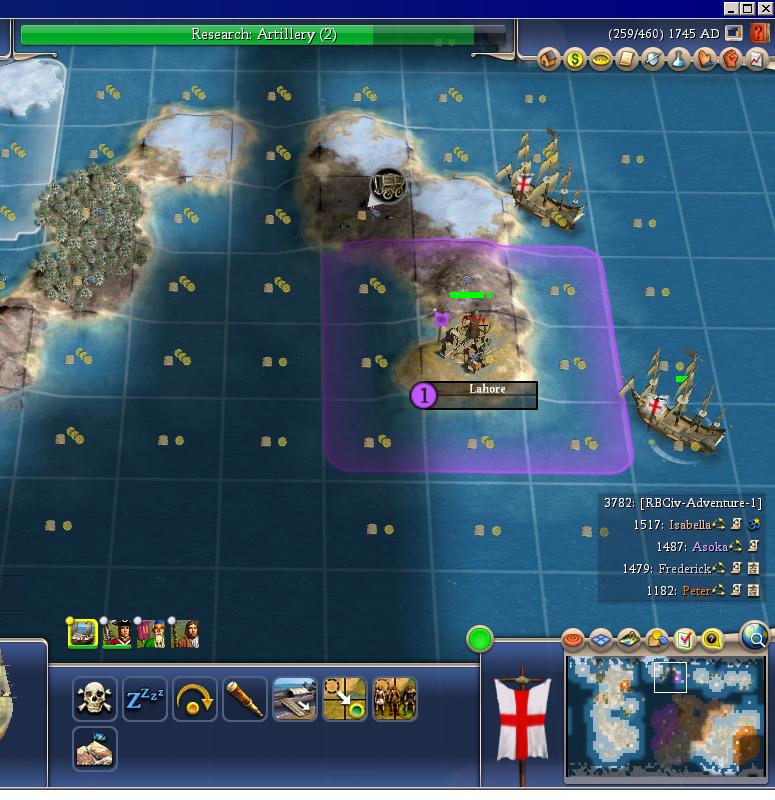Open the Technology Advisor flask icon
The width and height of the screenshot is (775, 800).
pos(679,60)
